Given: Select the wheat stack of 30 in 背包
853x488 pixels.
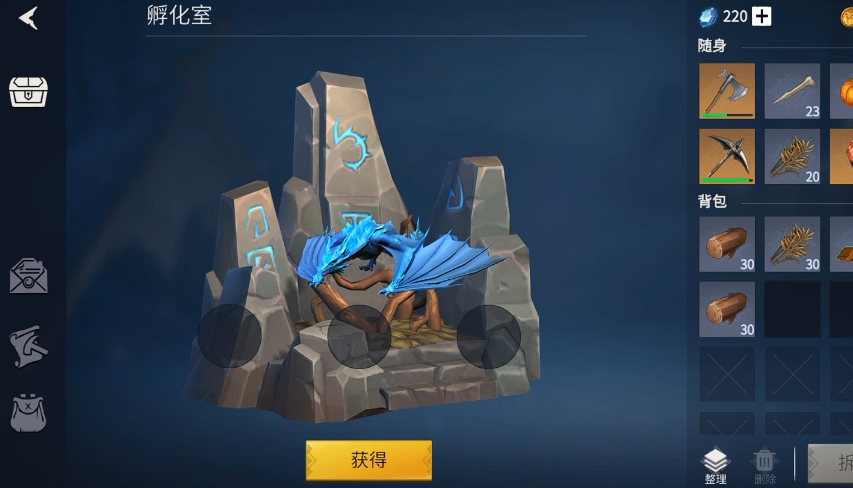Looking at the screenshot, I should click(792, 244).
